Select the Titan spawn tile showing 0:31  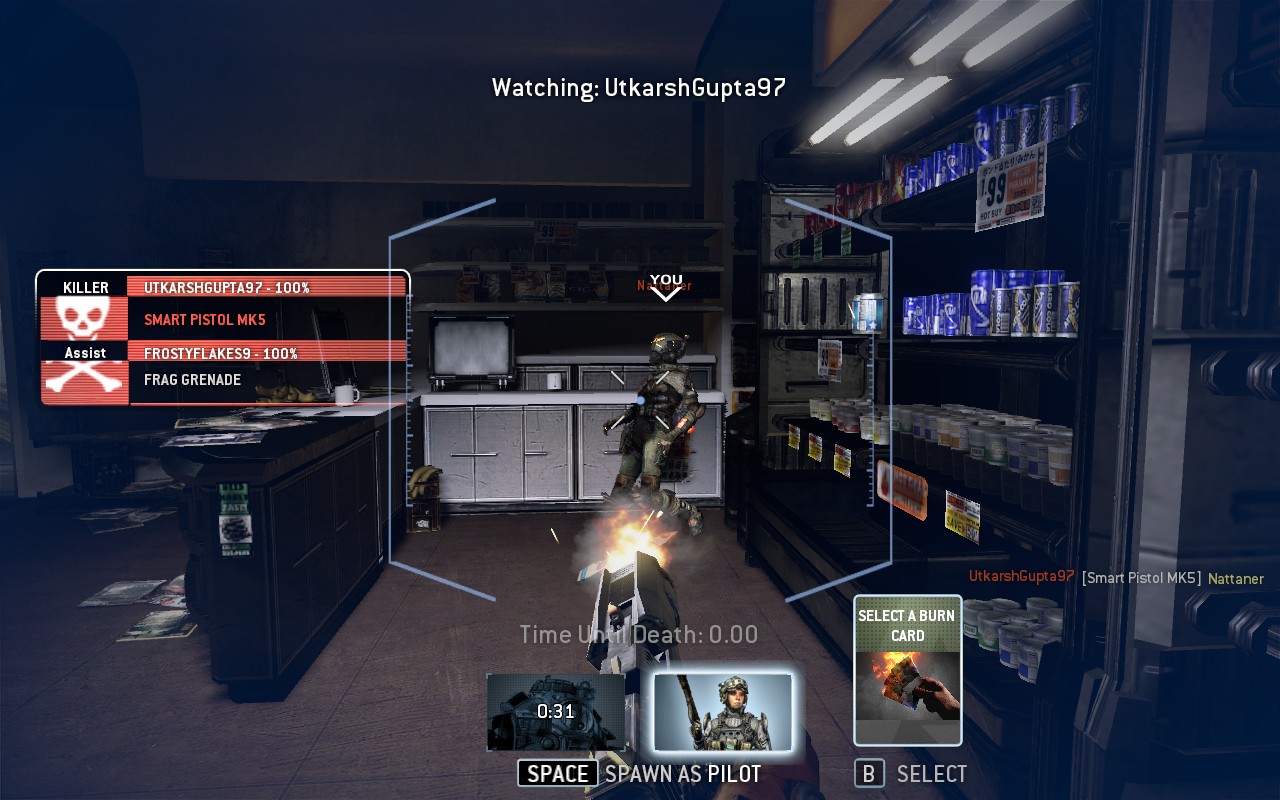pos(556,712)
